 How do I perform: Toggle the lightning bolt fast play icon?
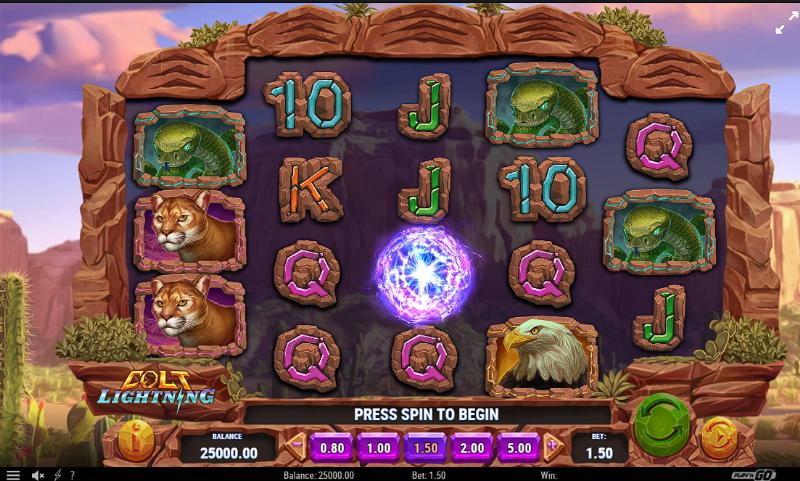point(57,474)
